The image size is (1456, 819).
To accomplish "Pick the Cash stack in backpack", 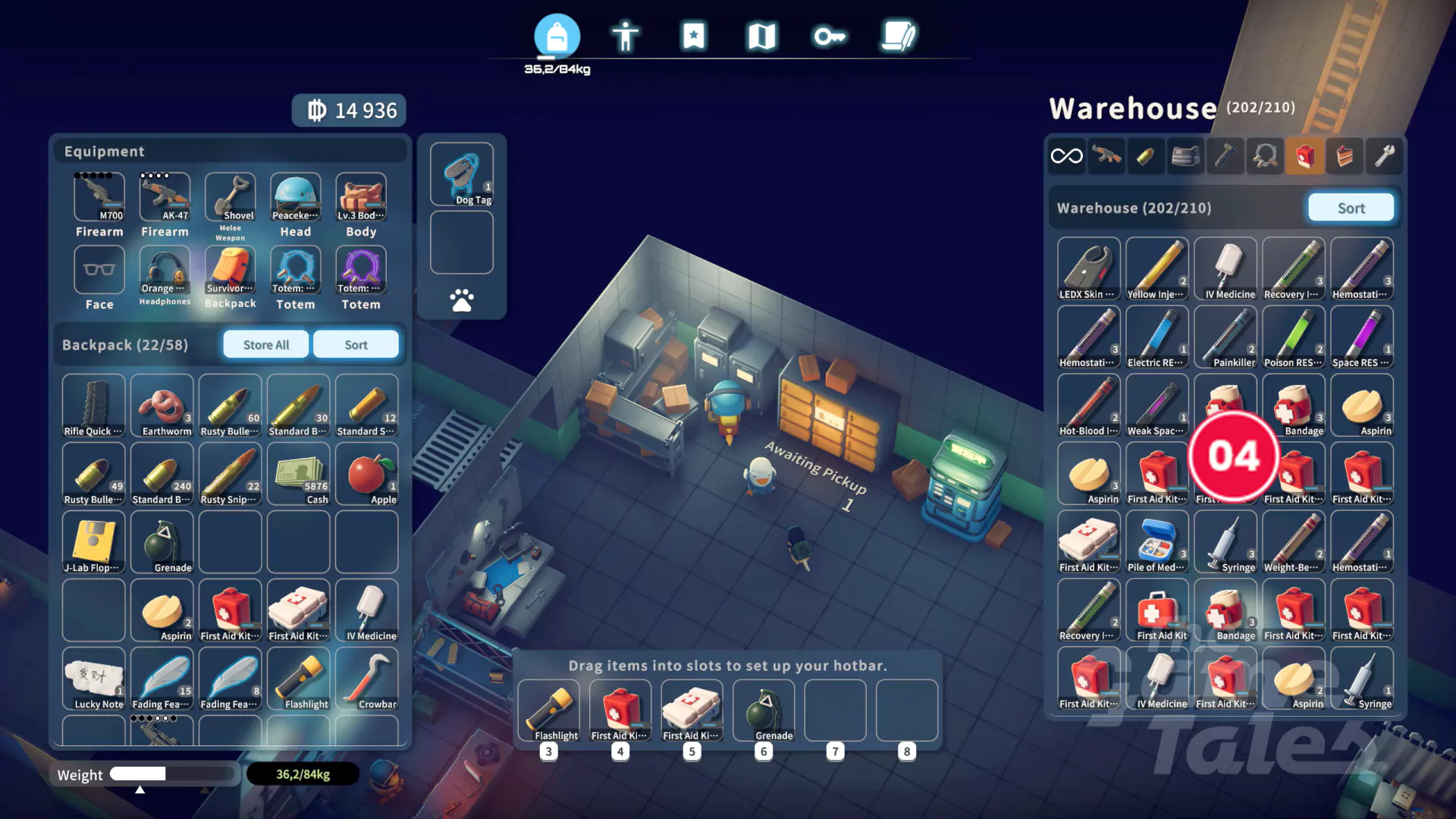I will 299,474.
